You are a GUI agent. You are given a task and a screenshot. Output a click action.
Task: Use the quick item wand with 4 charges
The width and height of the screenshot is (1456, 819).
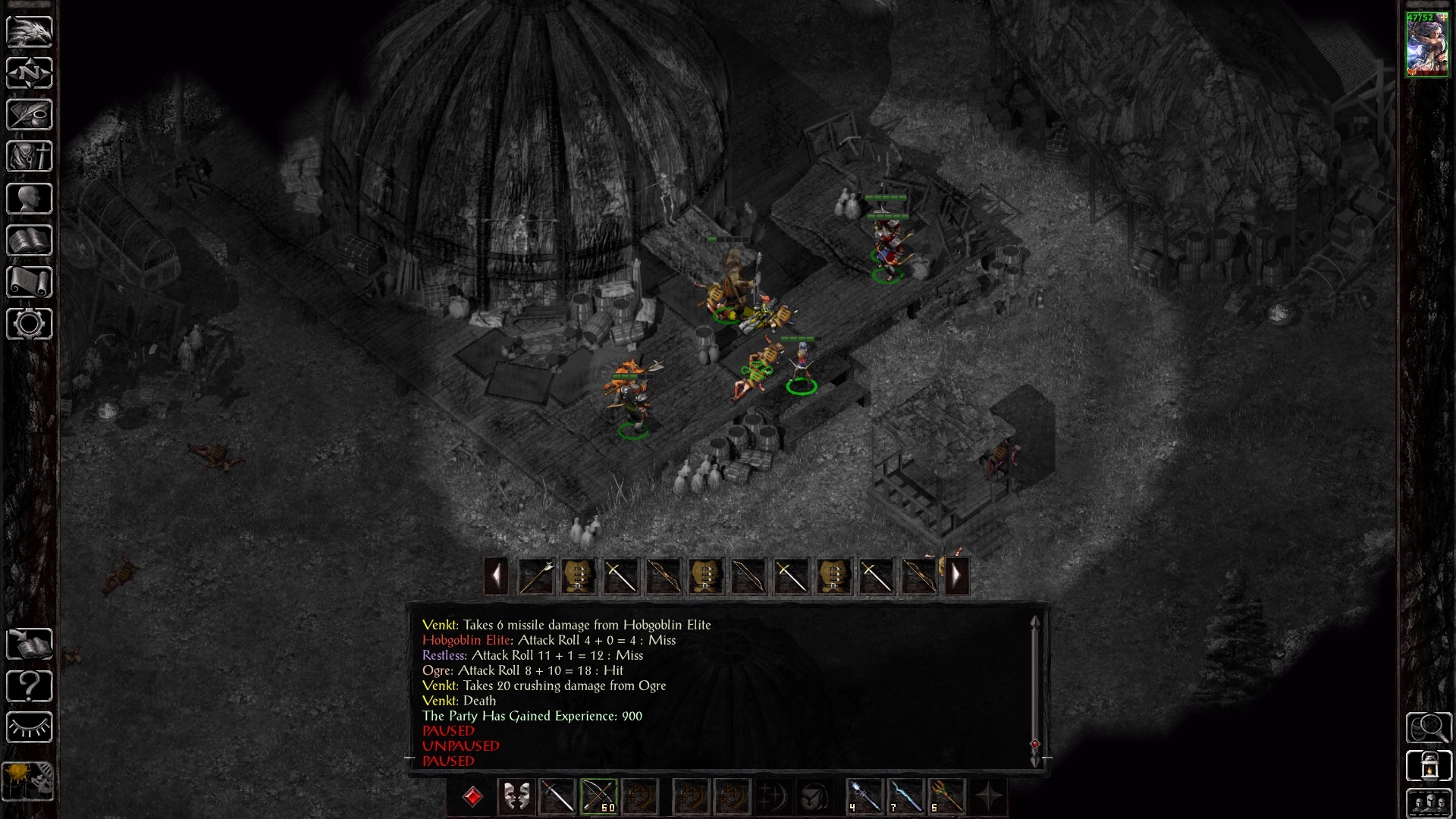864,797
